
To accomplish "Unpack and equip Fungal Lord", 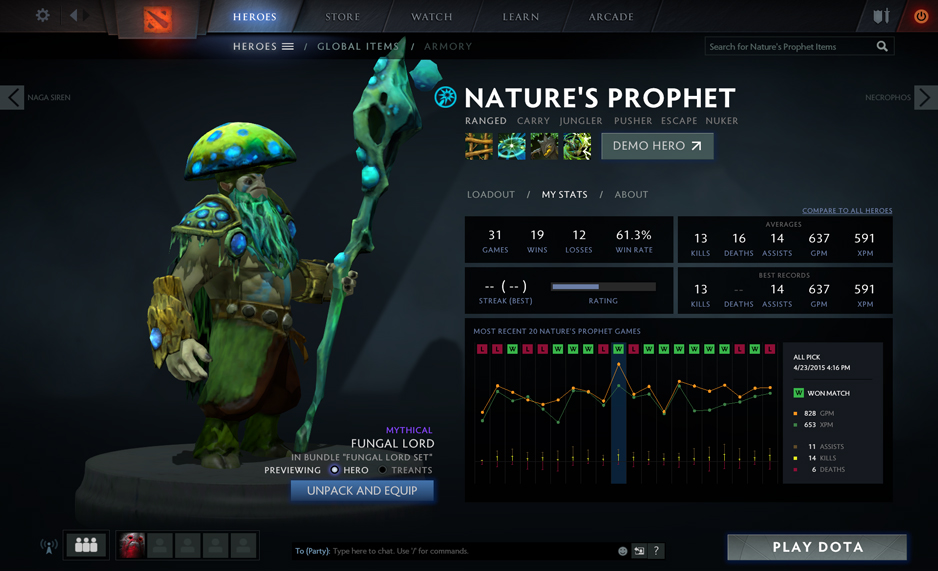I will [362, 491].
